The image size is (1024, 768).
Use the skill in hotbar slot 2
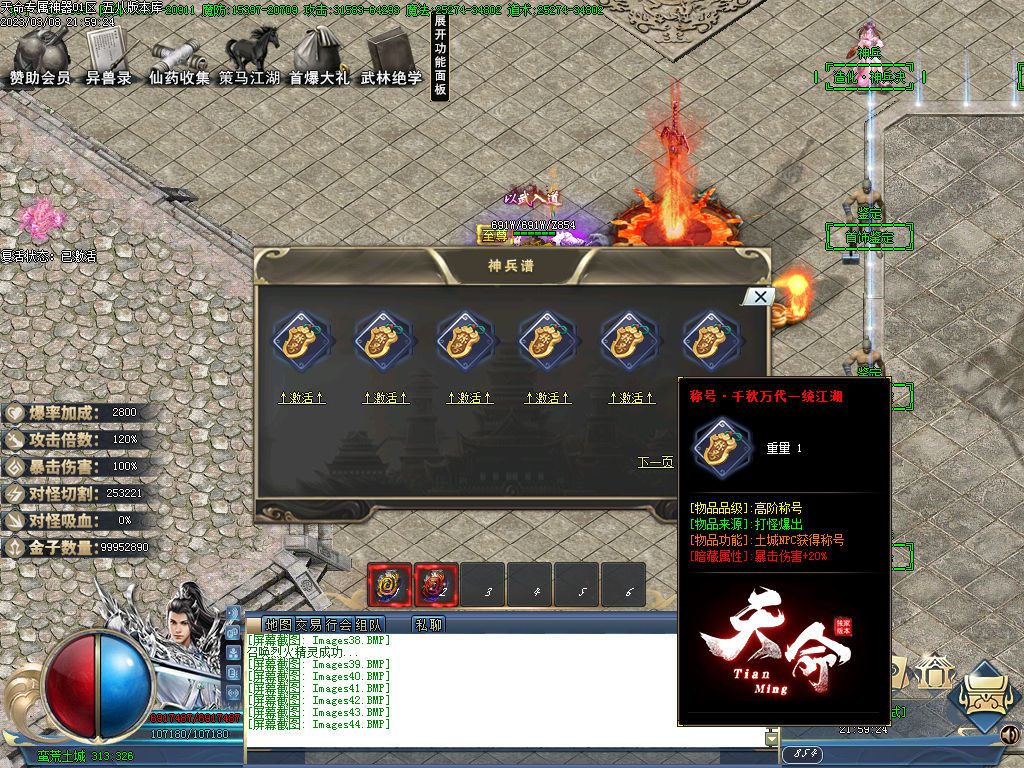click(437, 585)
